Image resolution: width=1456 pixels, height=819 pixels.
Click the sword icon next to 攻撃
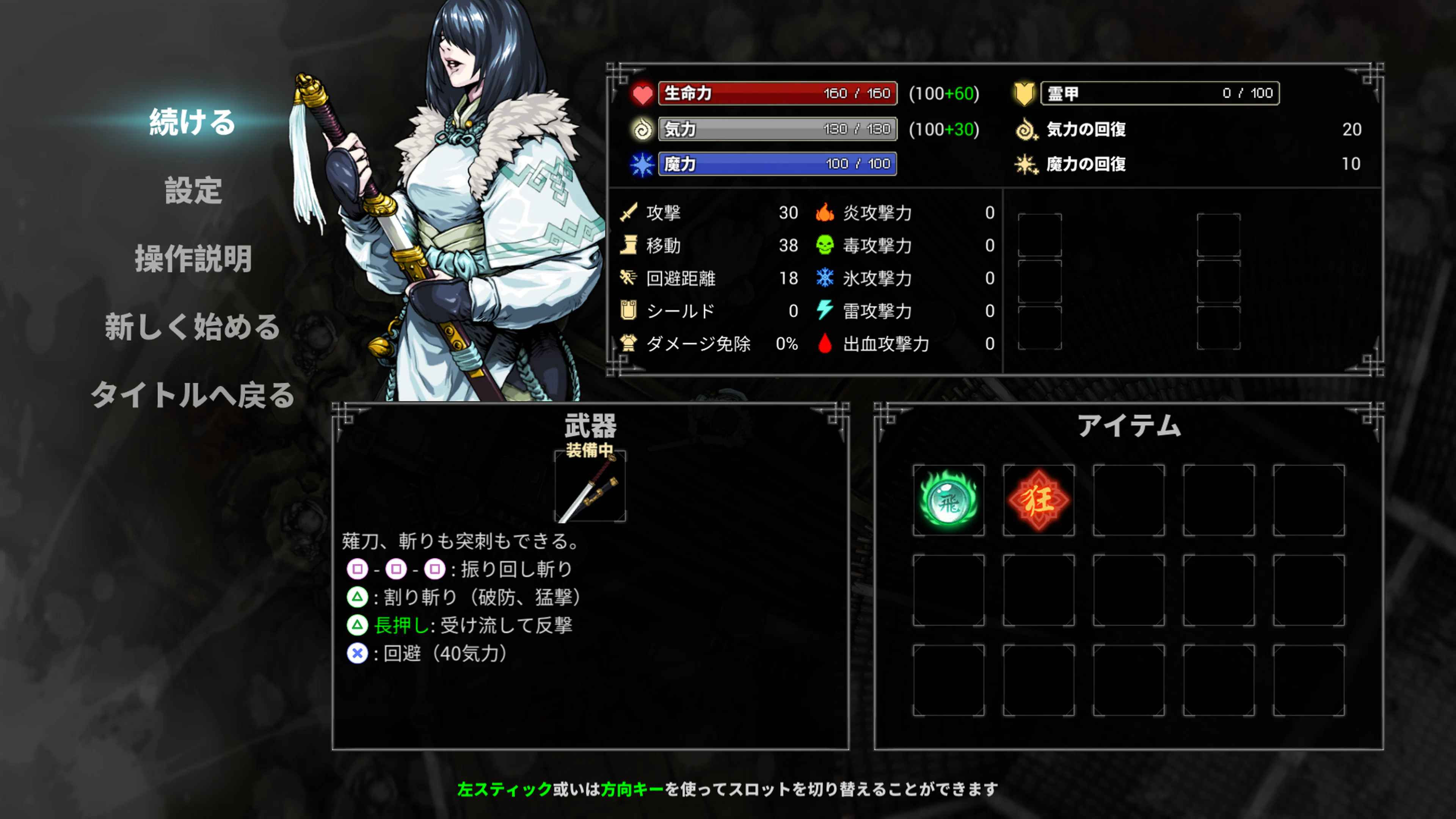(629, 213)
